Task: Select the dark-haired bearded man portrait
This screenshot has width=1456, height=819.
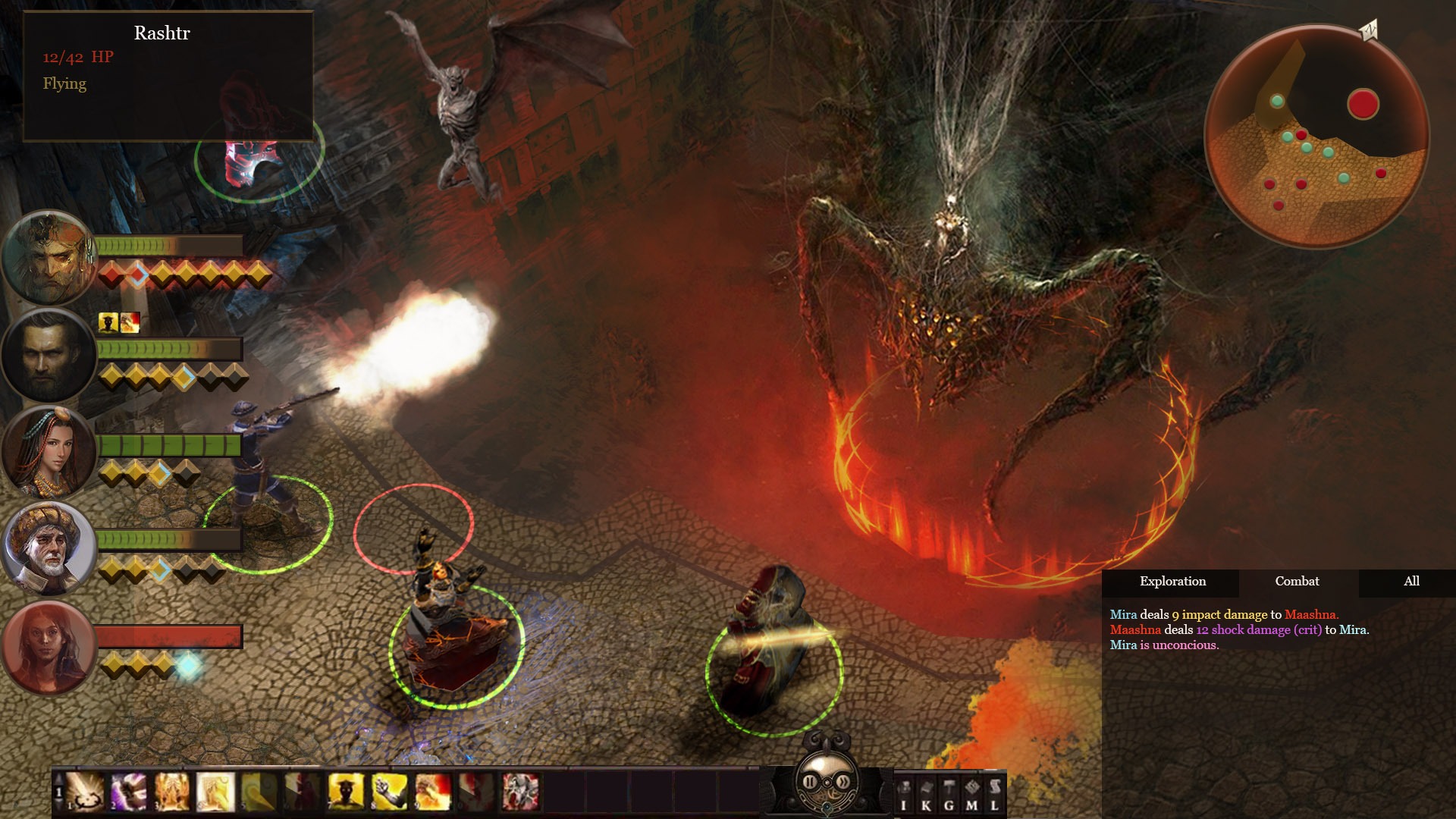Action: [48, 356]
